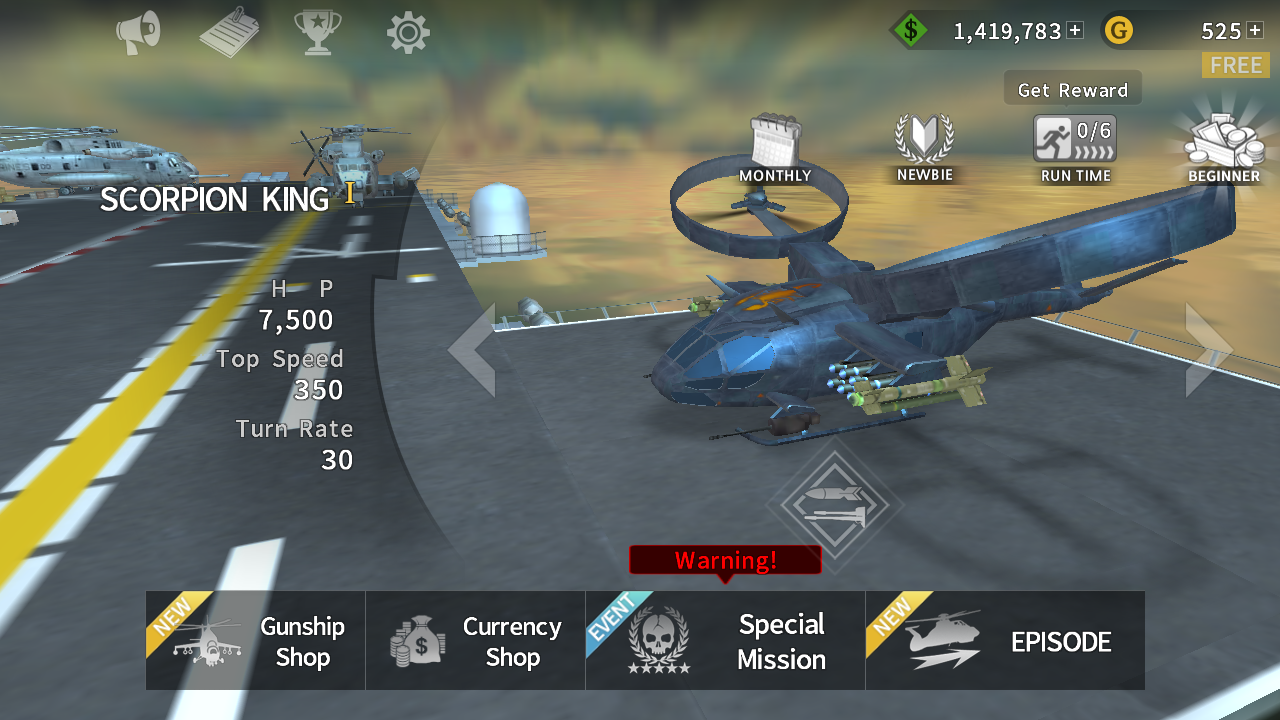
Task: Open the announcements megaphone icon
Action: (x=137, y=31)
